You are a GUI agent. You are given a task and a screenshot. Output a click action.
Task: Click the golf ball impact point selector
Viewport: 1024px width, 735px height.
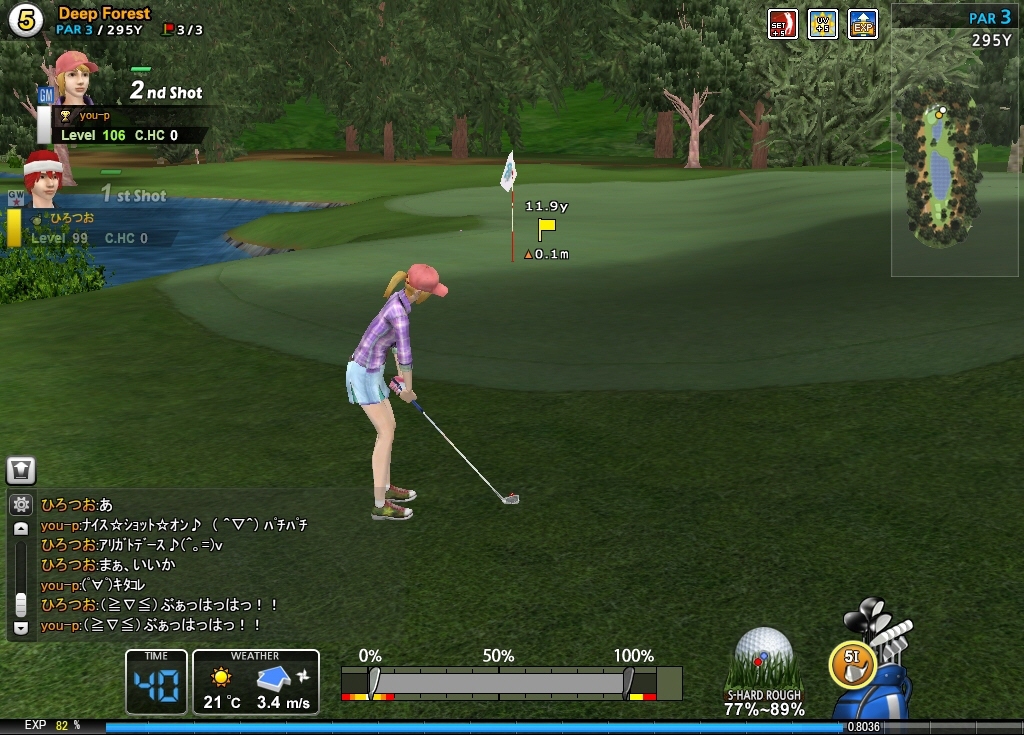pyautogui.click(x=764, y=656)
